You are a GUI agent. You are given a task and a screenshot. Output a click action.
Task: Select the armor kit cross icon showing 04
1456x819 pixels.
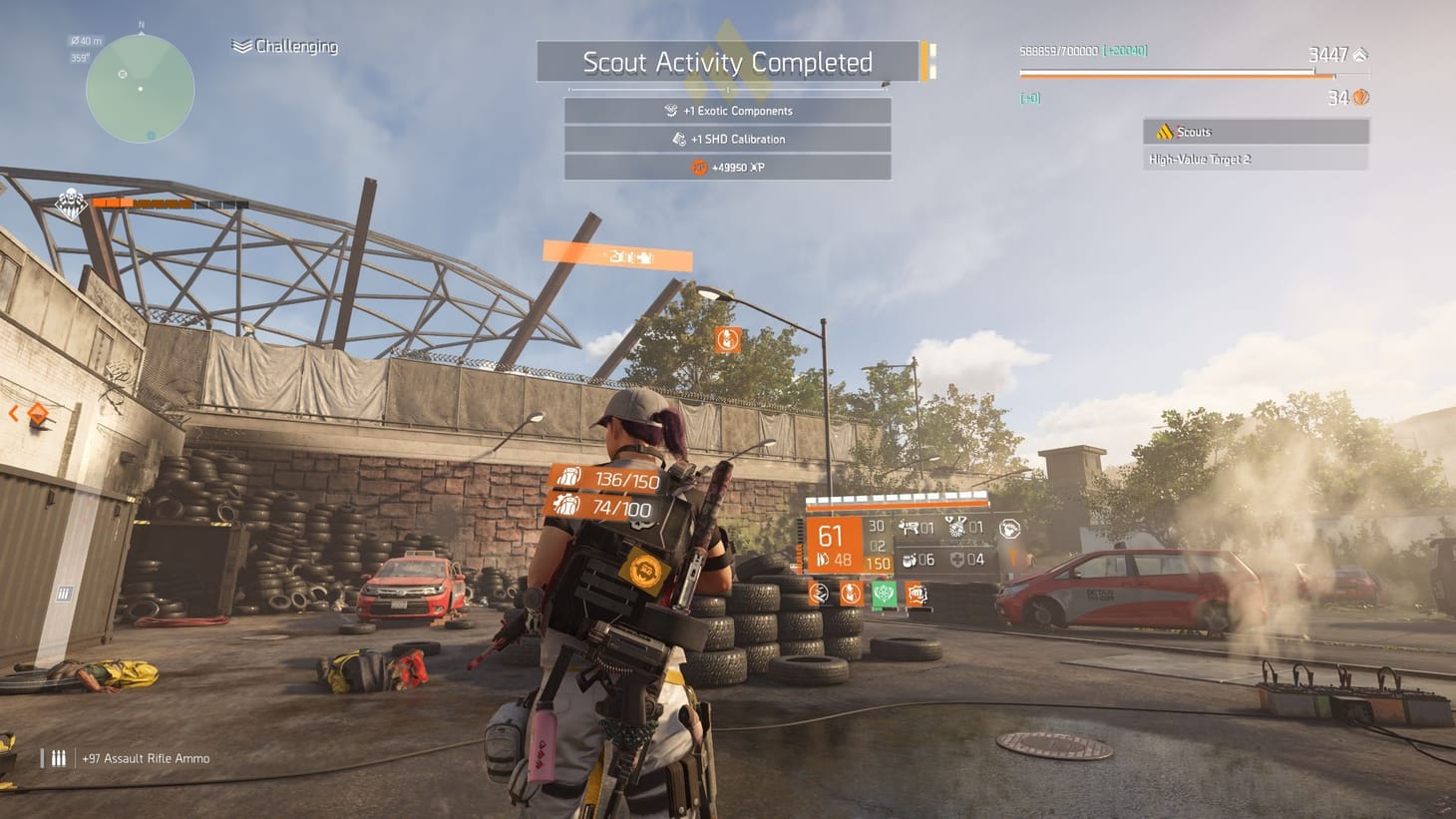[x=958, y=559]
